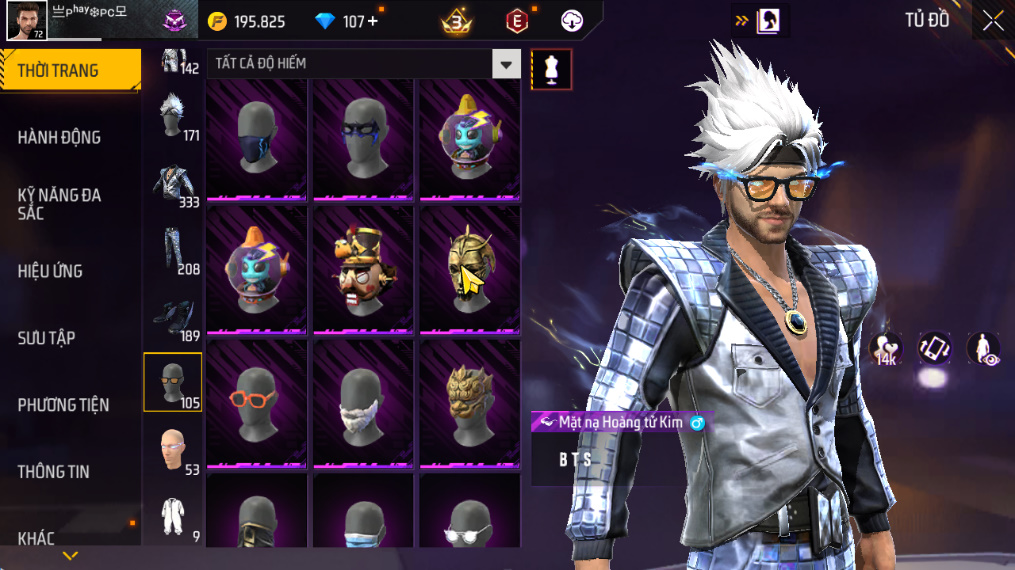This screenshot has height=570, width=1015.
Task: Show the Phương Tiện category
Action: coord(63,405)
